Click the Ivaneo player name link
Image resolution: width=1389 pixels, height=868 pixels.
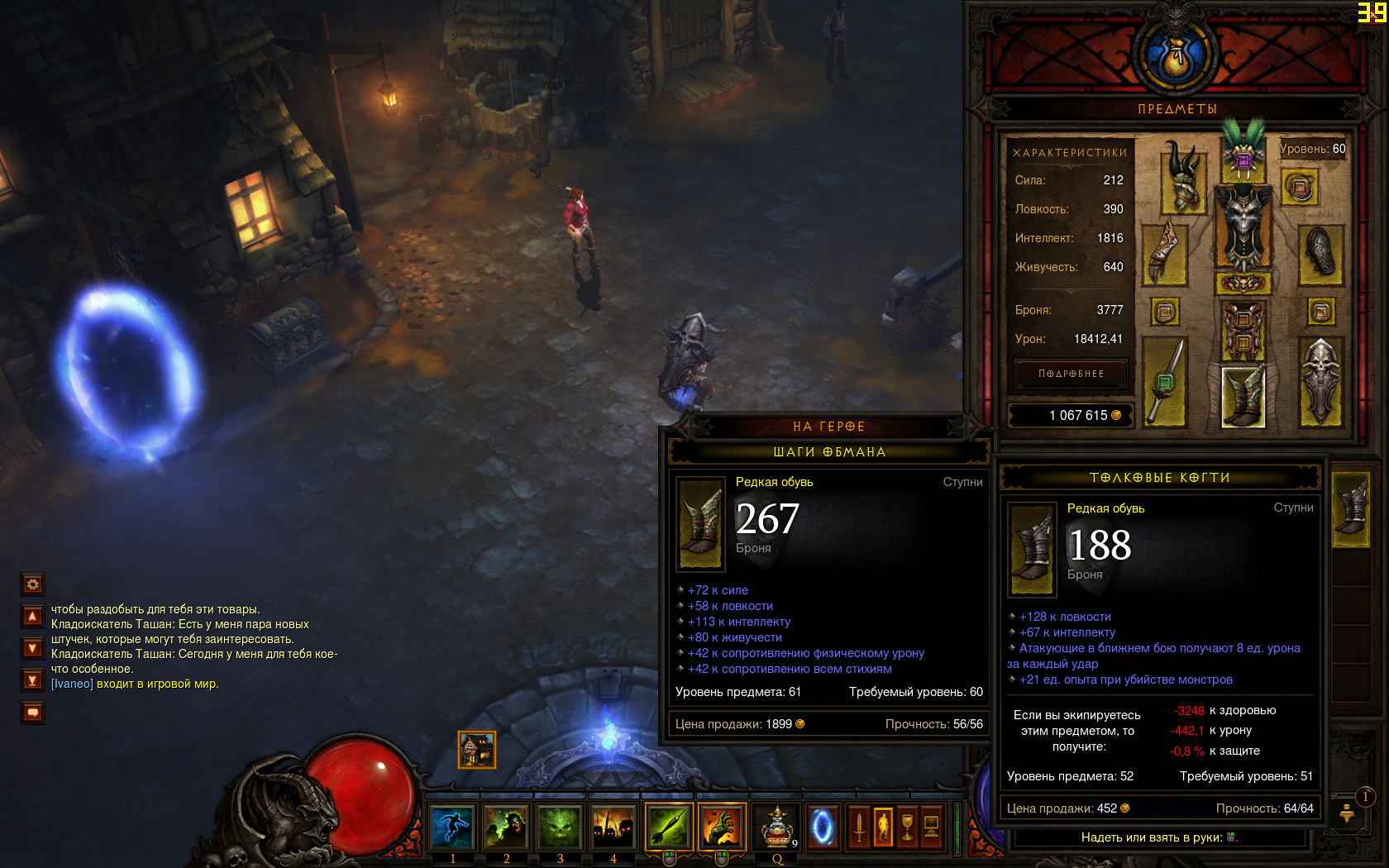pyautogui.click(x=72, y=684)
